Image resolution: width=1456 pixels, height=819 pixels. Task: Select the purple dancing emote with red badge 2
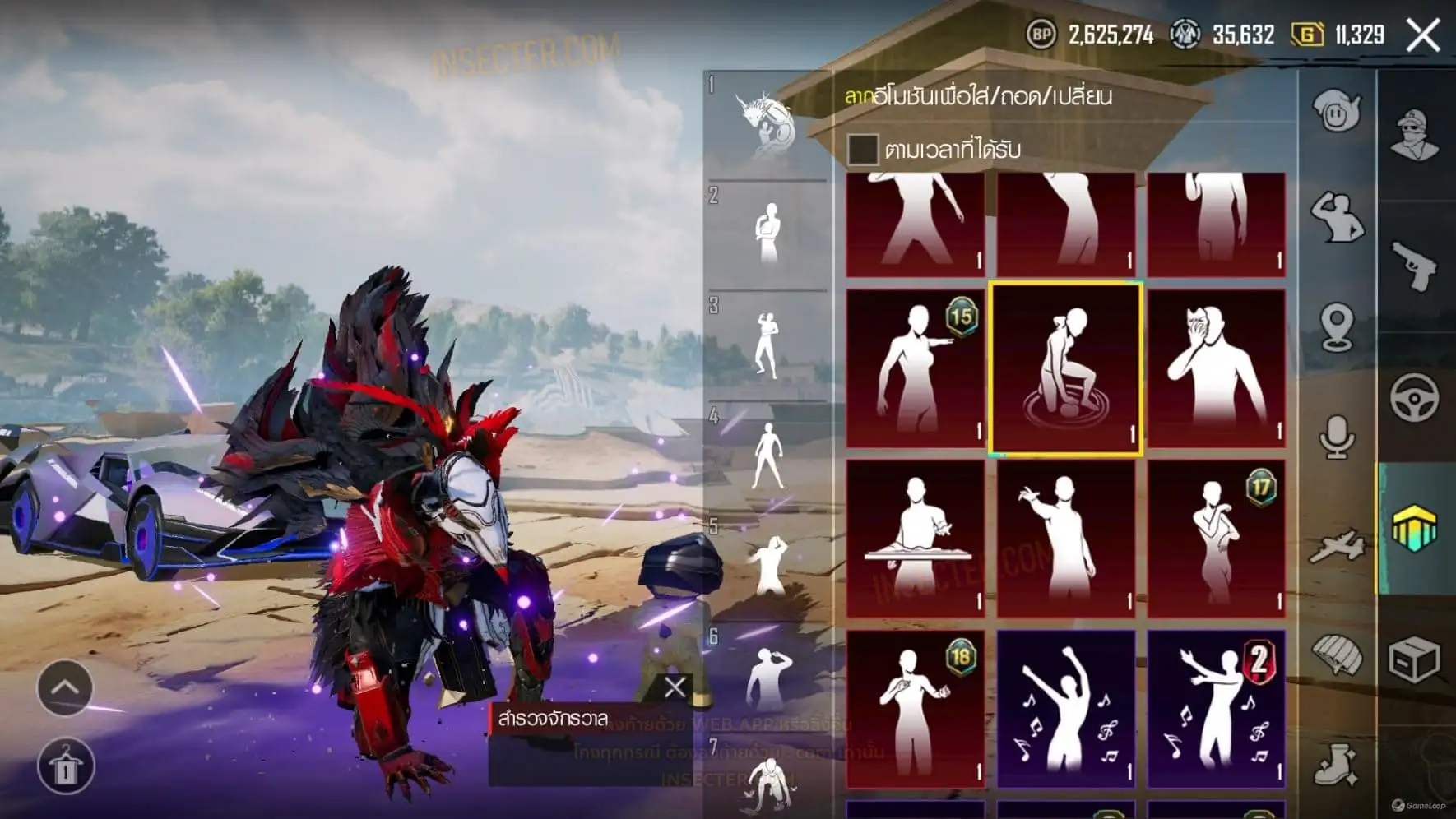(1216, 709)
